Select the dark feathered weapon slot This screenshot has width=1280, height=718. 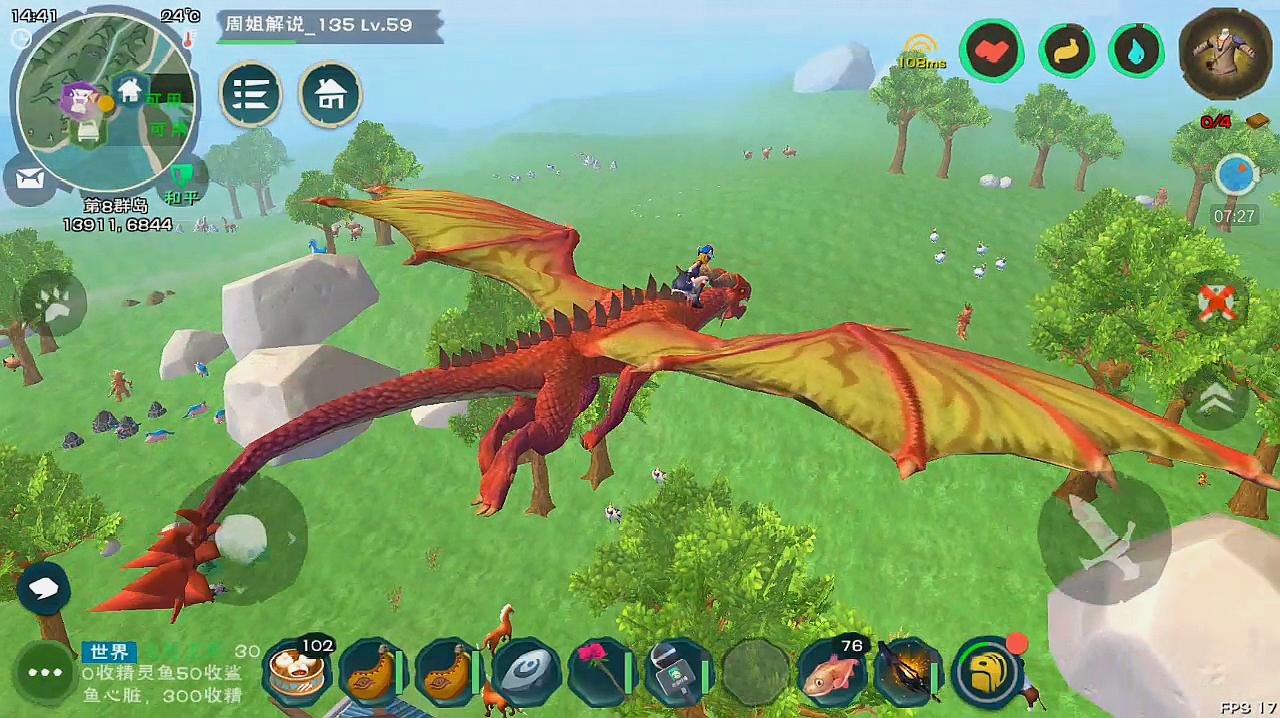point(906,672)
